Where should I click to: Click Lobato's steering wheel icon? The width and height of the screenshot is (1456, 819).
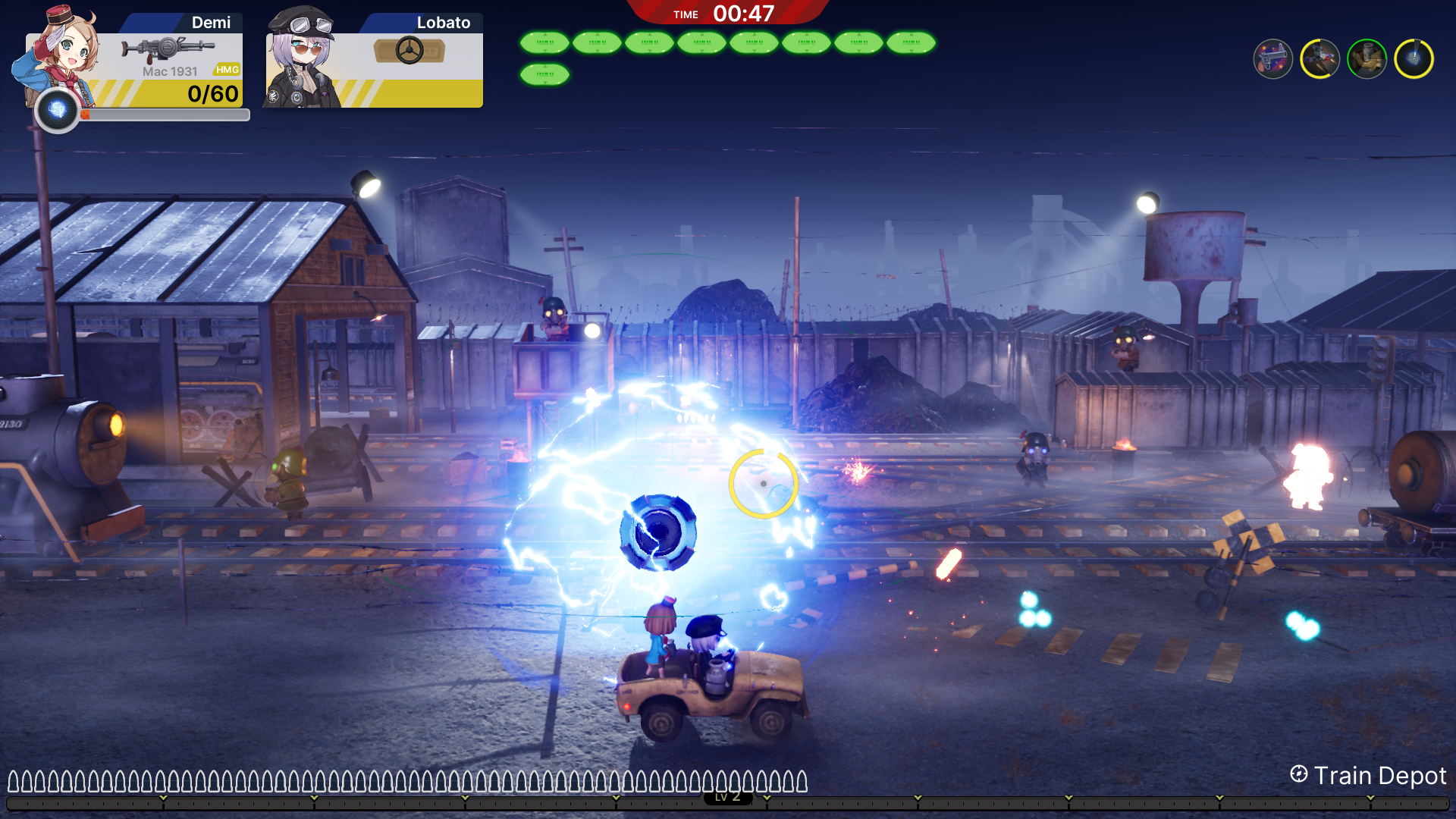coord(409,51)
